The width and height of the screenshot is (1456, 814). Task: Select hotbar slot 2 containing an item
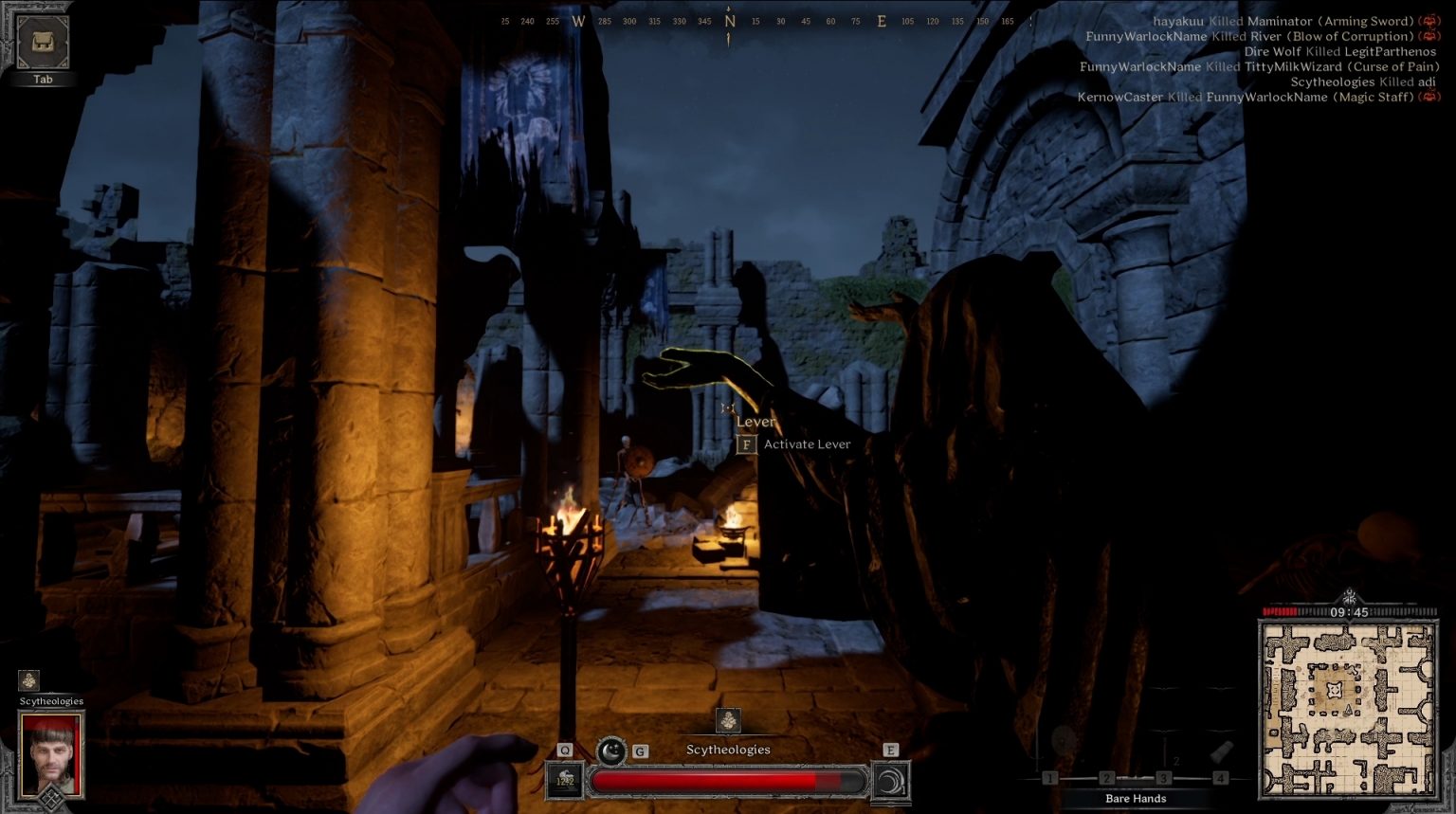[x=1107, y=778]
